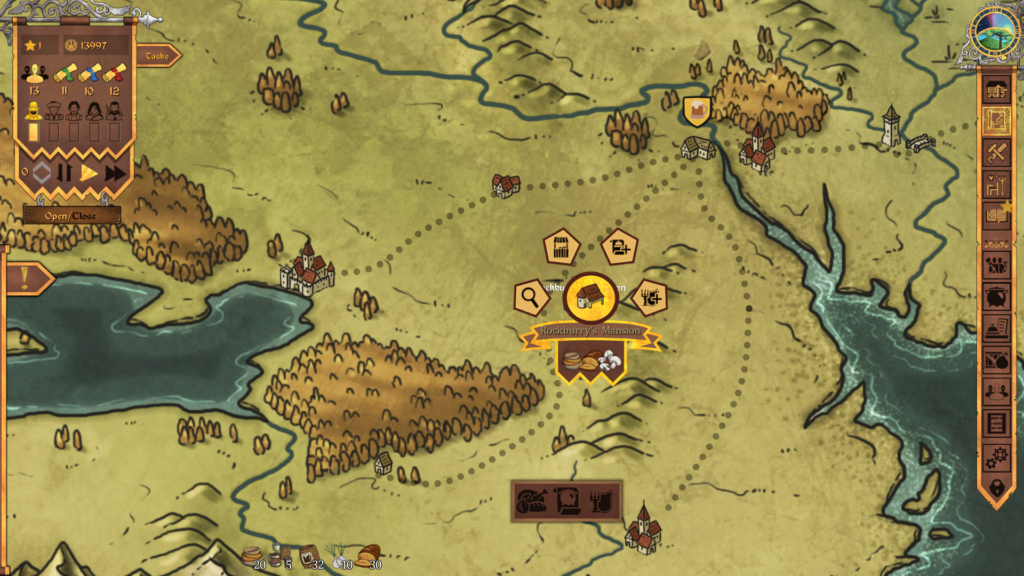The height and width of the screenshot is (576, 1024).
Task: Click the padlock button on sidebar
Action: click(996, 487)
